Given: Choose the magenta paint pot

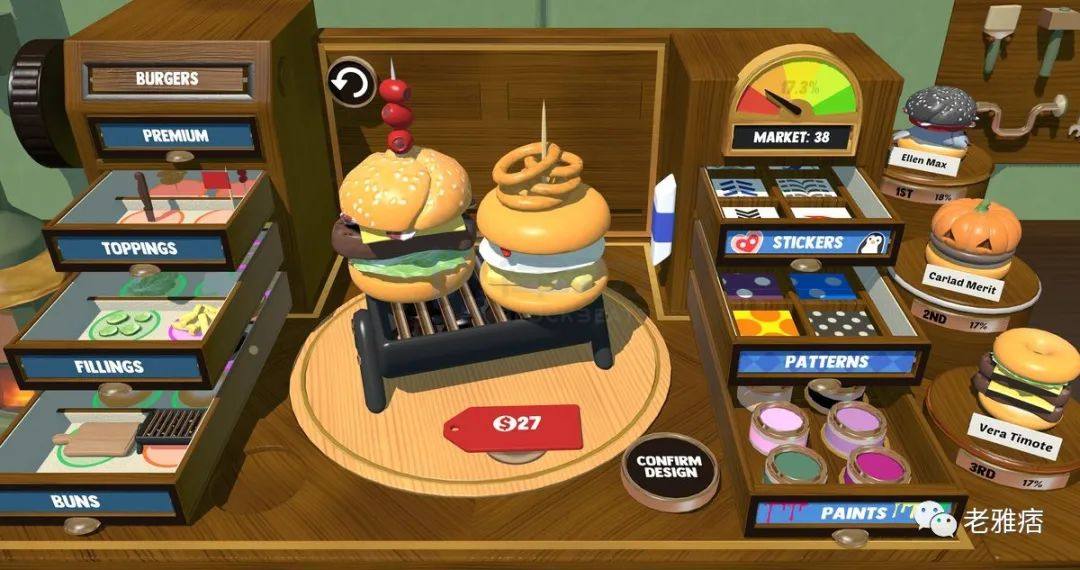Looking at the screenshot, I should pos(876,464).
